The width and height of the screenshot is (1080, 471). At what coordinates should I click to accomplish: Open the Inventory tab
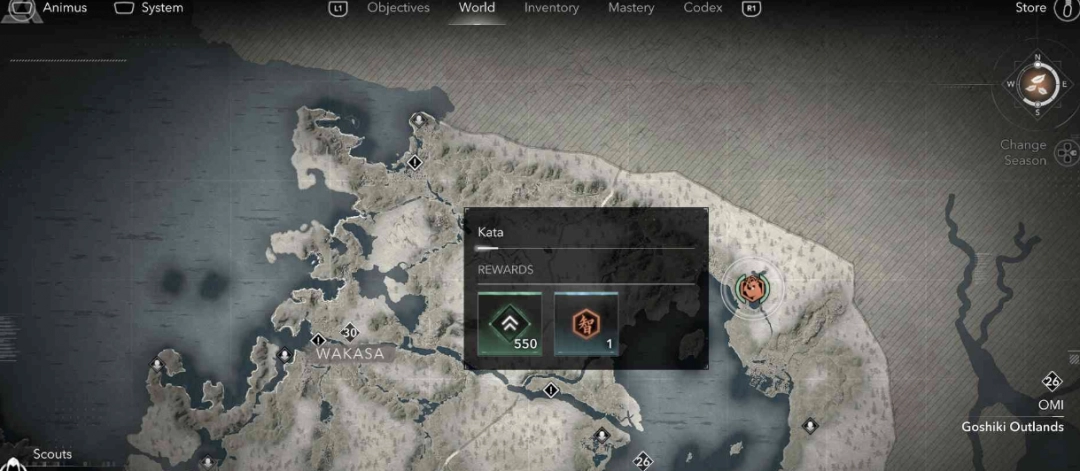coord(551,8)
